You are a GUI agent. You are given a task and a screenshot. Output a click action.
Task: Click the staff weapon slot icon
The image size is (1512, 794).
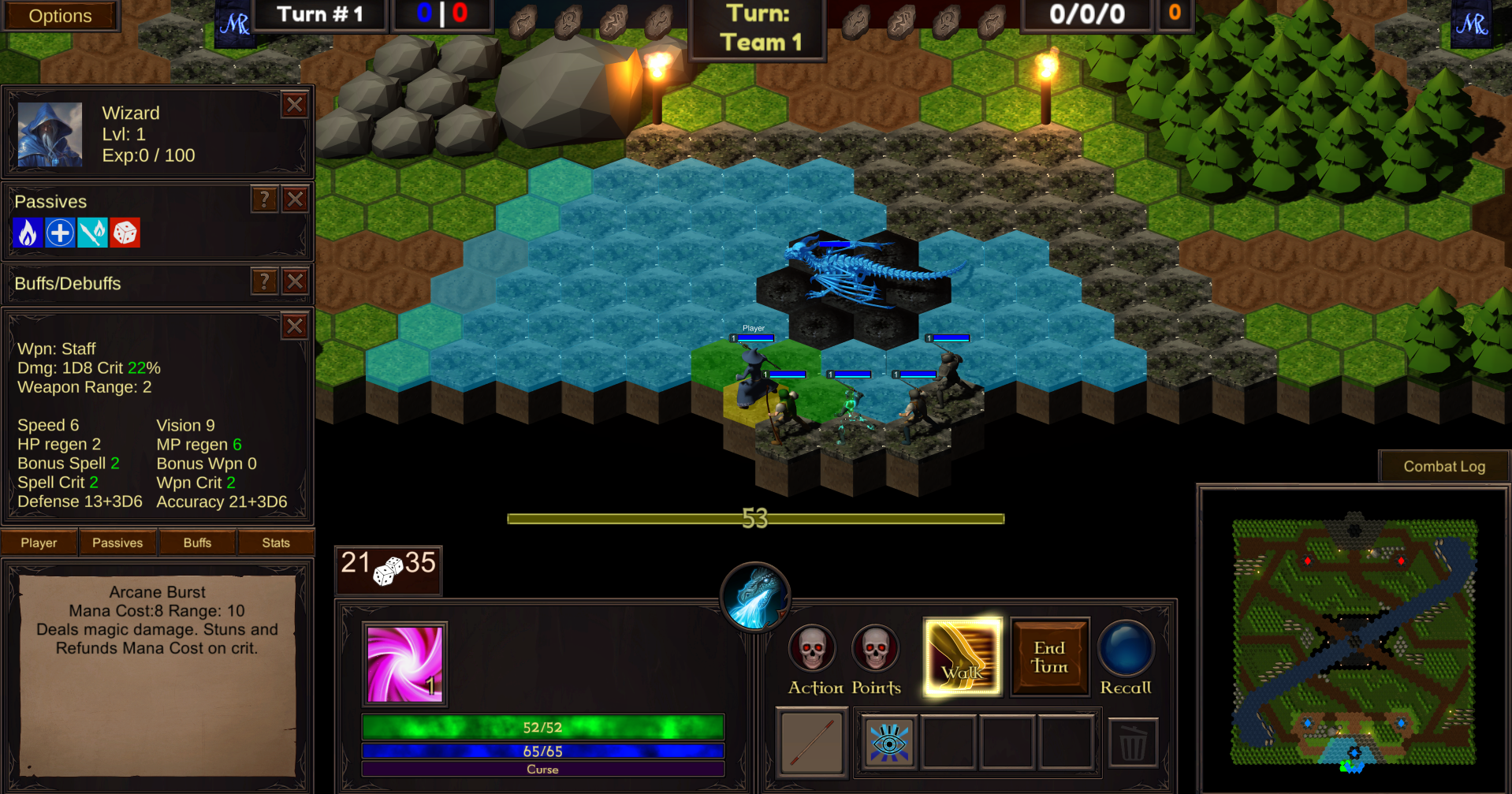[x=810, y=742]
